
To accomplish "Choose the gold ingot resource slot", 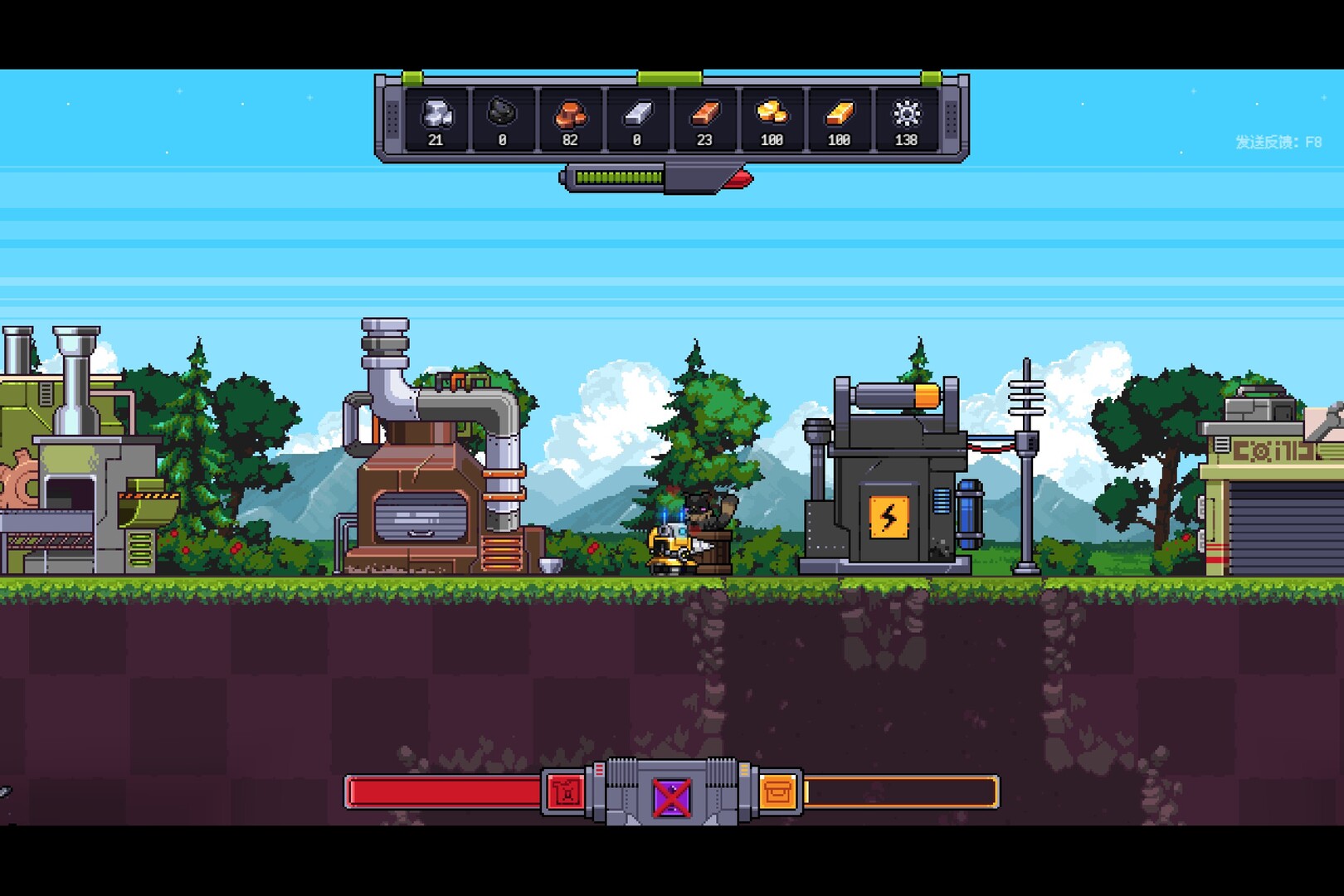I will point(839,119).
